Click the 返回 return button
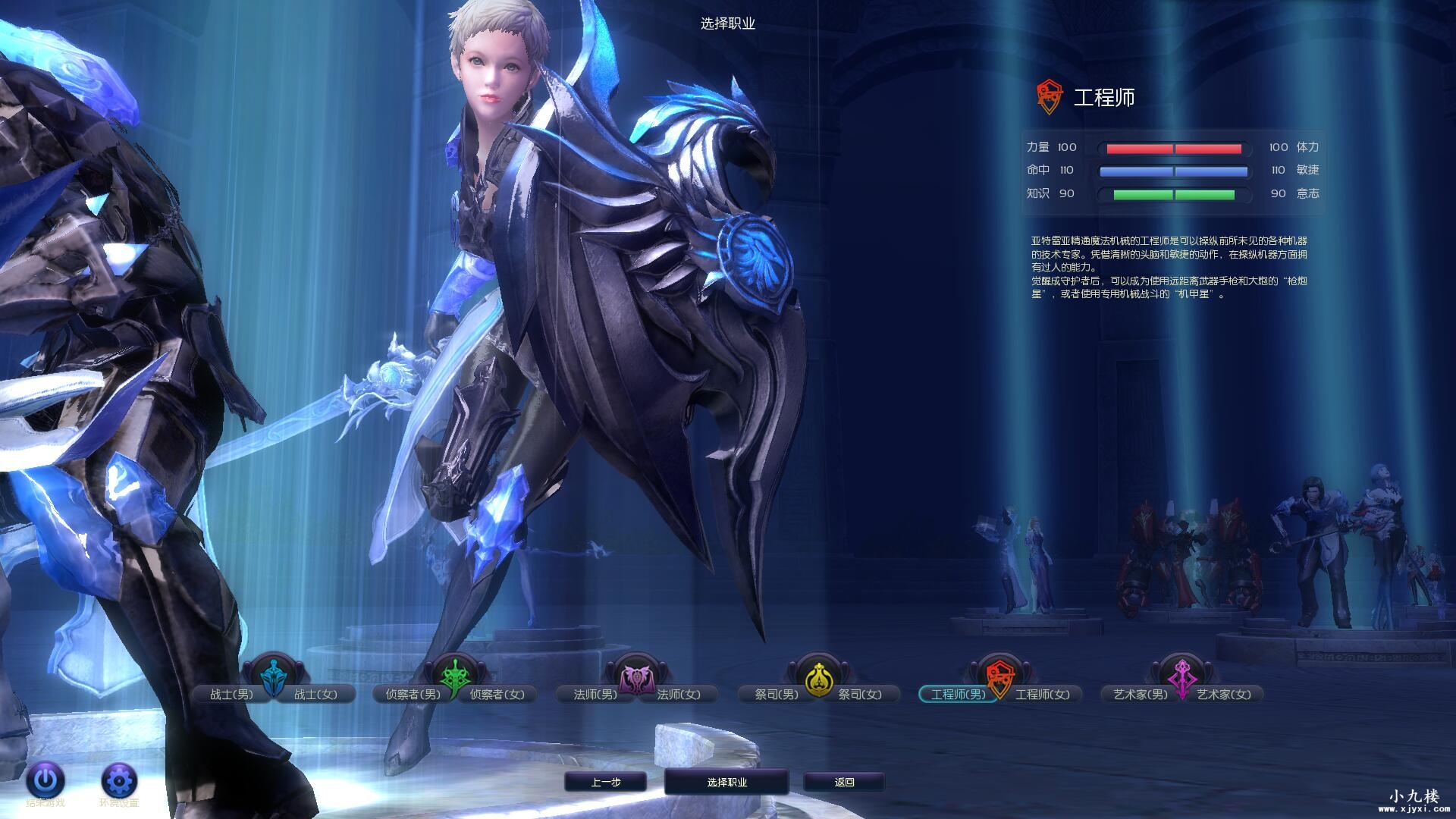The height and width of the screenshot is (819, 1456). [x=844, y=782]
